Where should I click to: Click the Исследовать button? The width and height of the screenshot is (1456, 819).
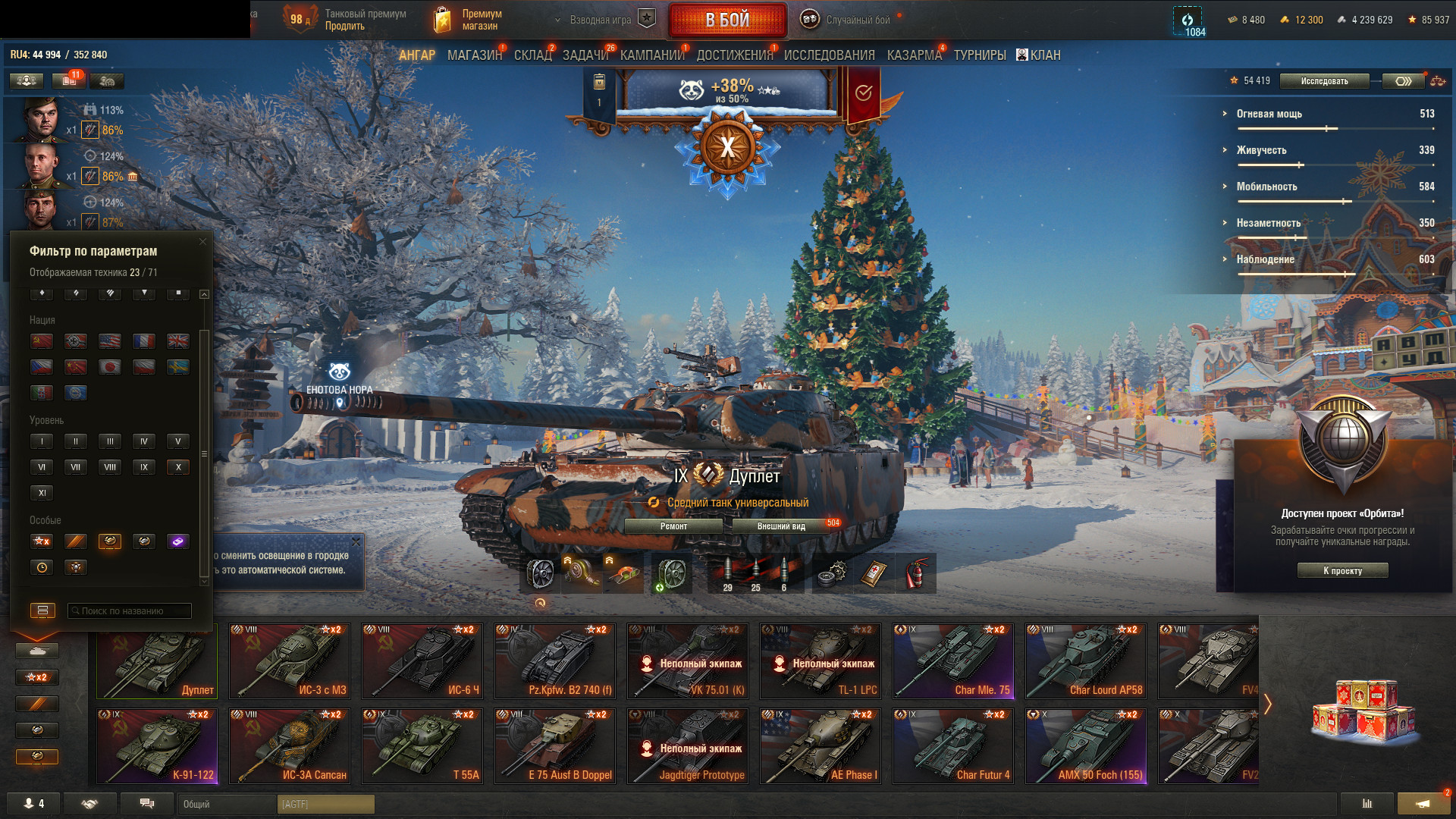[x=1324, y=81]
